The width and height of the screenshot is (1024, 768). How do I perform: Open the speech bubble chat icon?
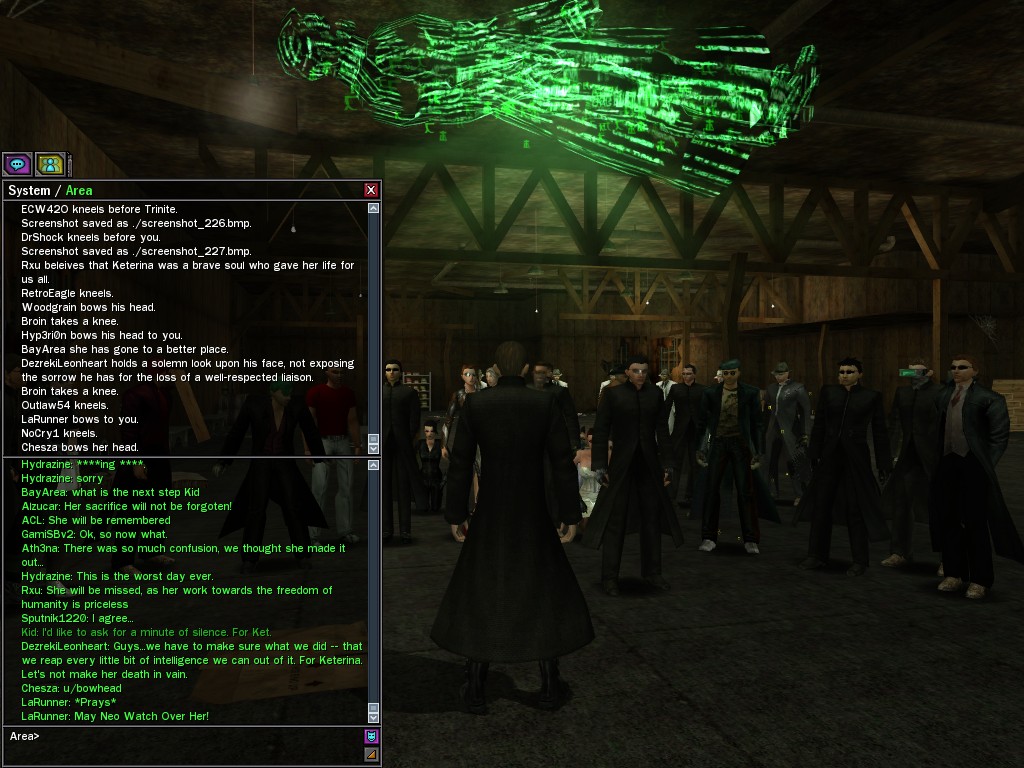point(16,164)
